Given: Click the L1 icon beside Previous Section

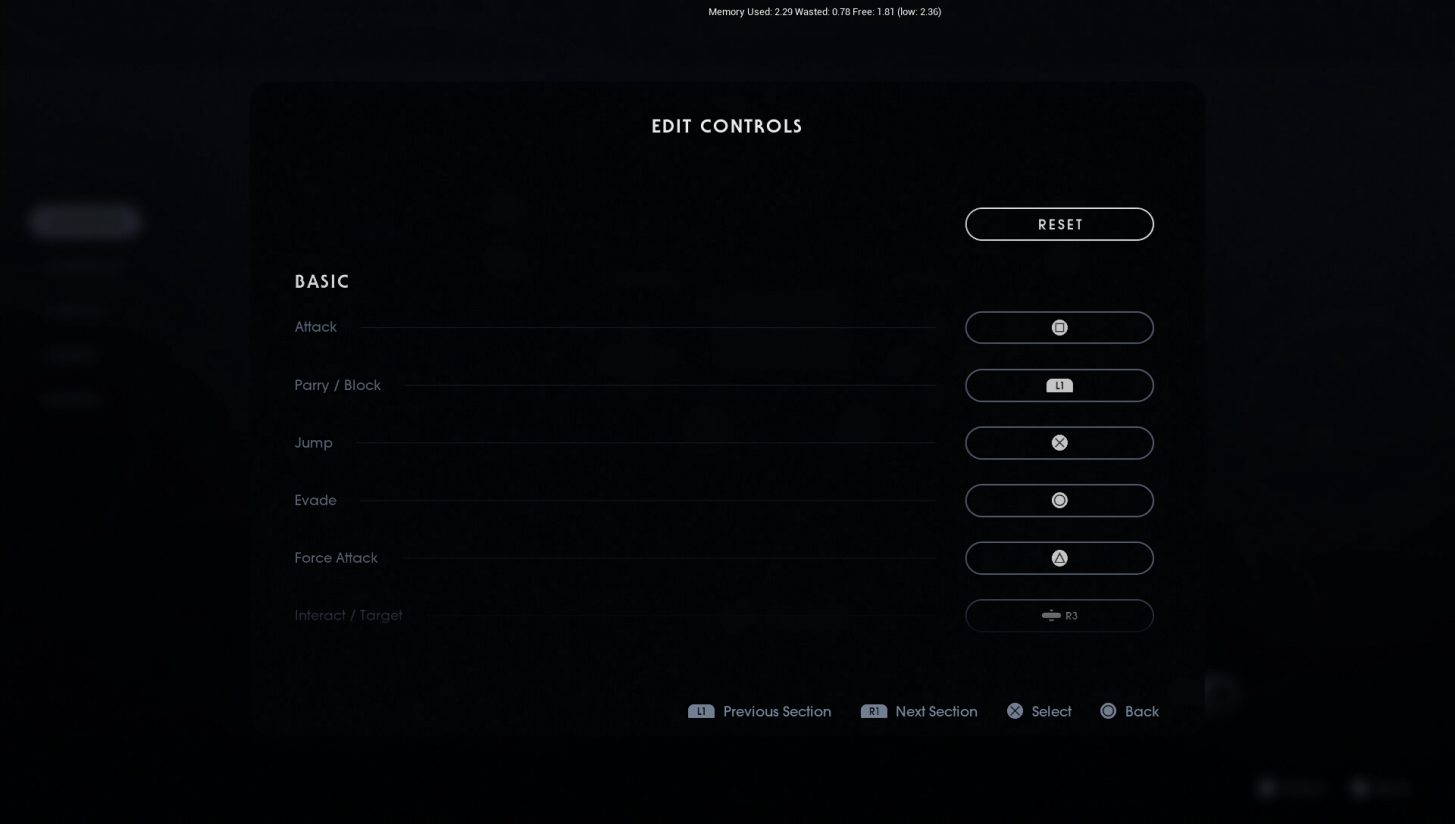Looking at the screenshot, I should [700, 711].
